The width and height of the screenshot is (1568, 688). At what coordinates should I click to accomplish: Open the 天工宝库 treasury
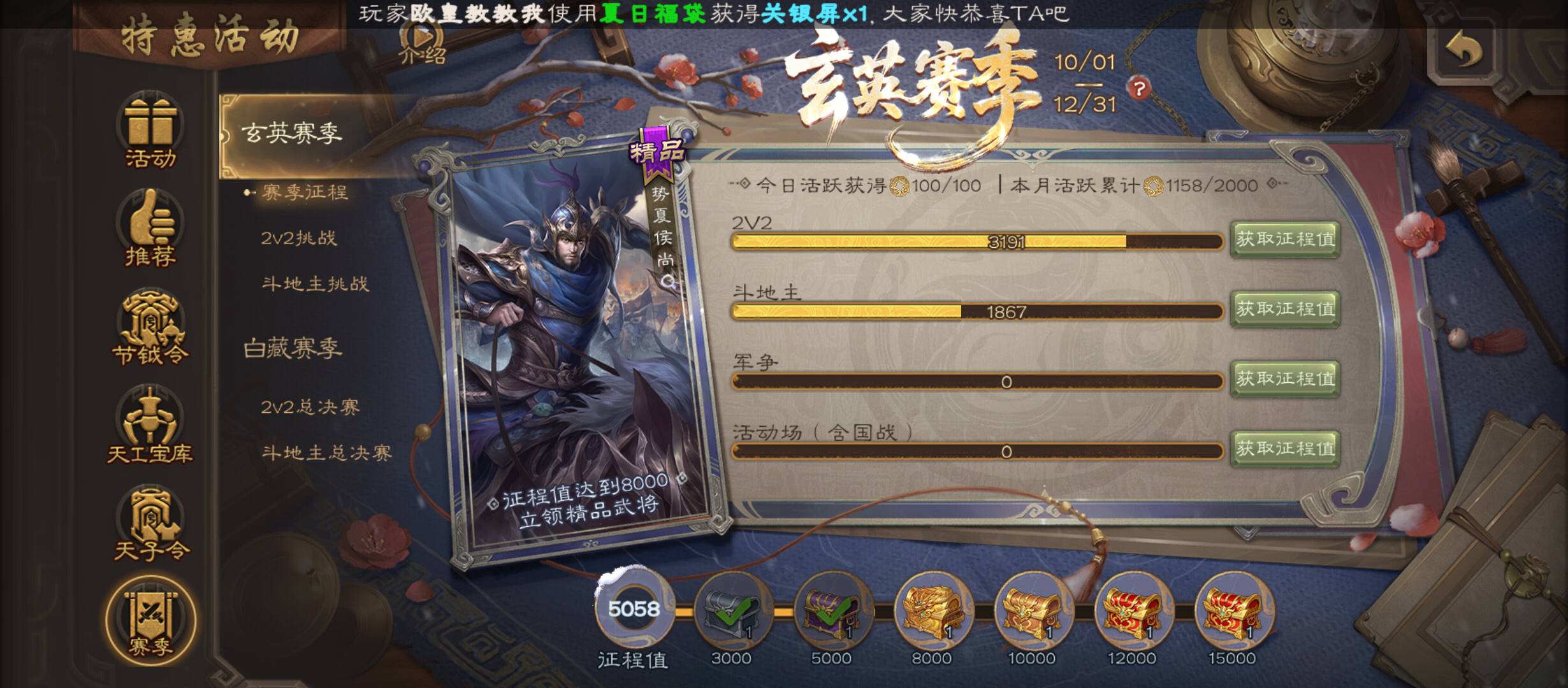pyautogui.click(x=150, y=426)
